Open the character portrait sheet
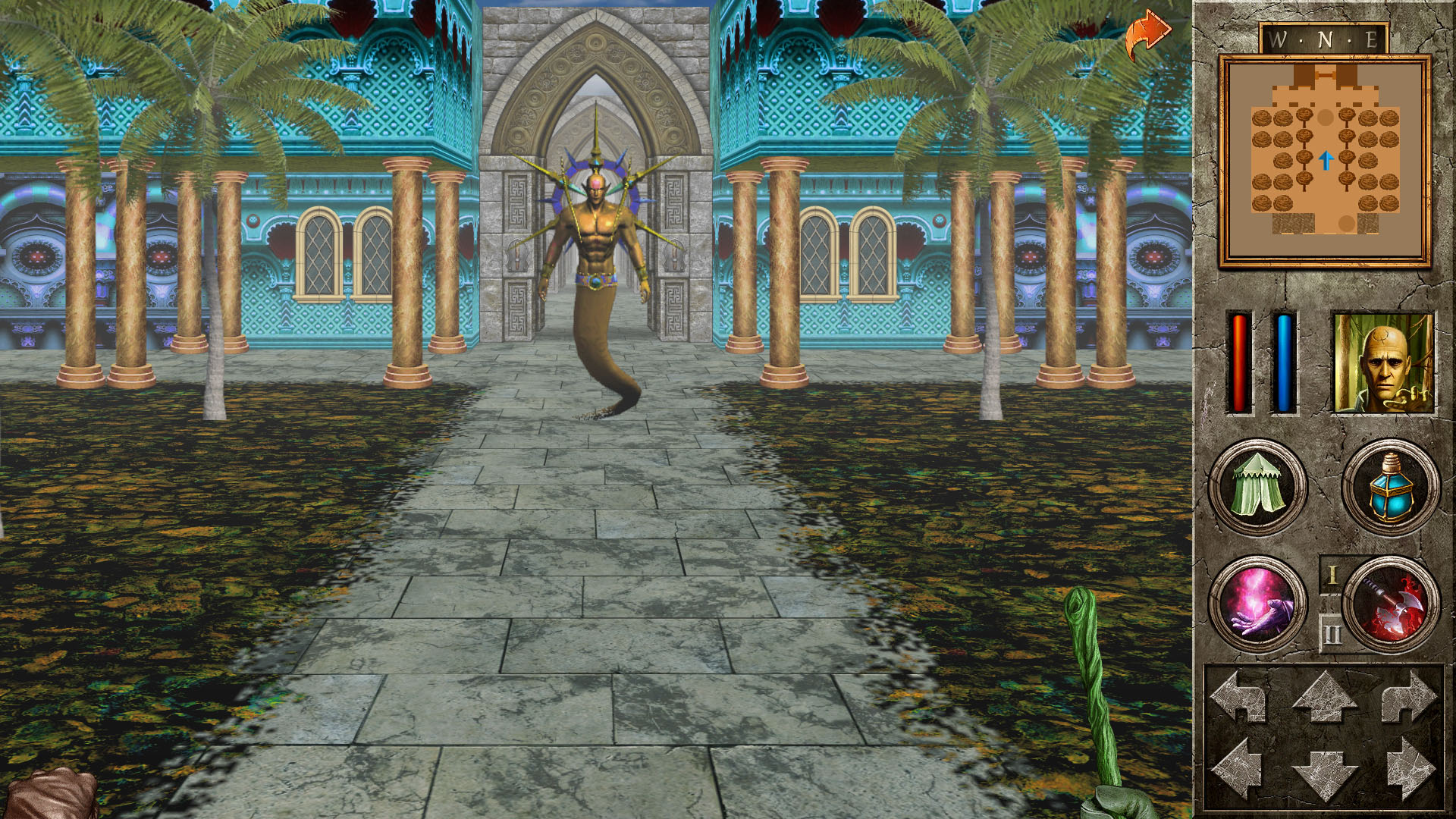1456x819 pixels. (1383, 363)
